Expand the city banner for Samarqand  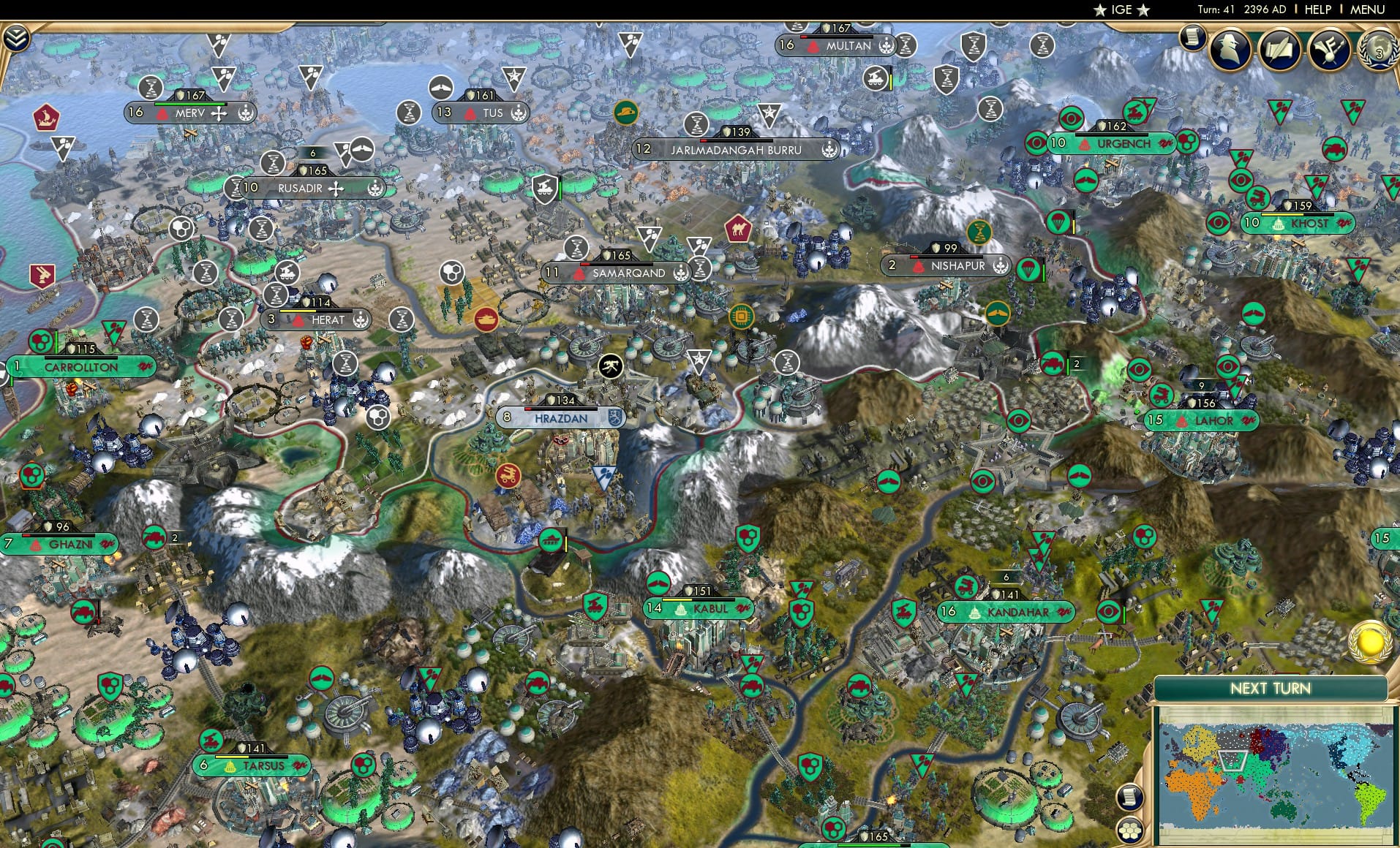click(x=626, y=272)
